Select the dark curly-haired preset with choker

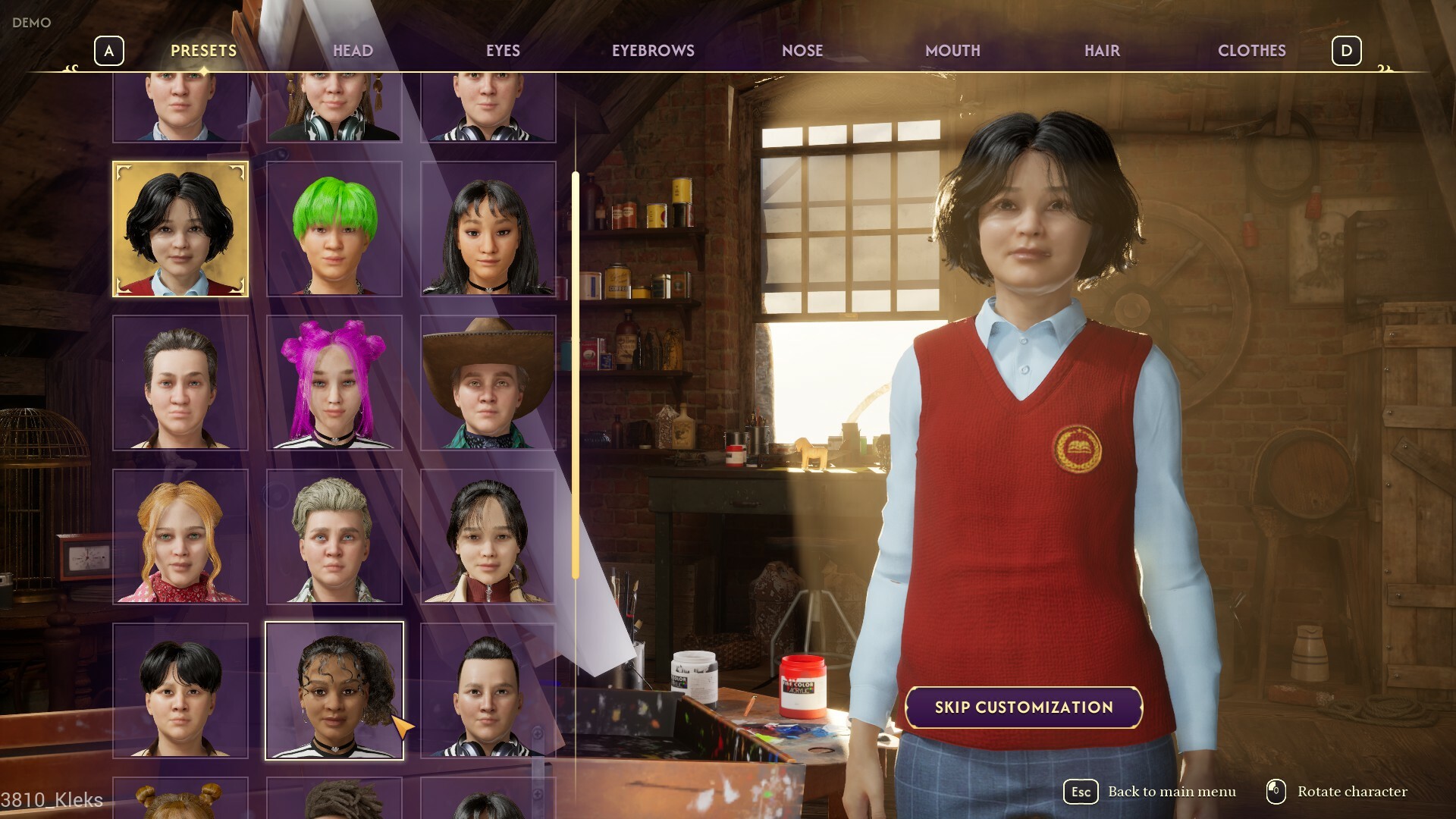click(x=334, y=692)
